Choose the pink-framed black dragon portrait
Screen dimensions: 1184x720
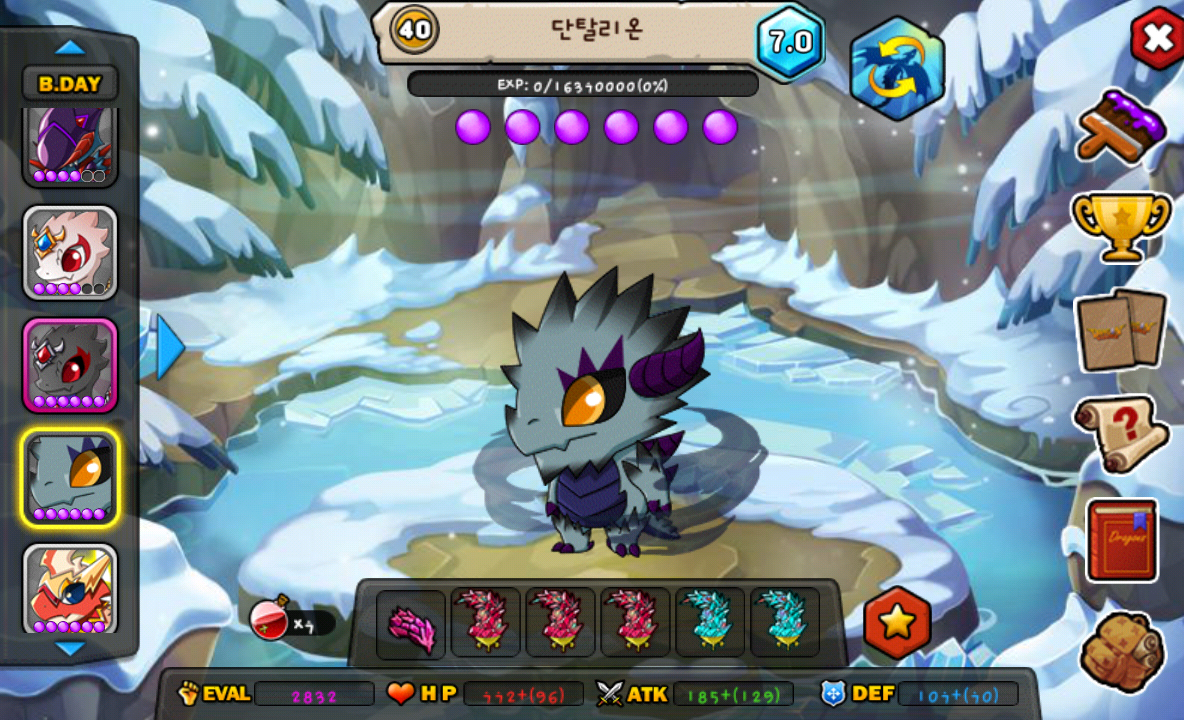70,365
